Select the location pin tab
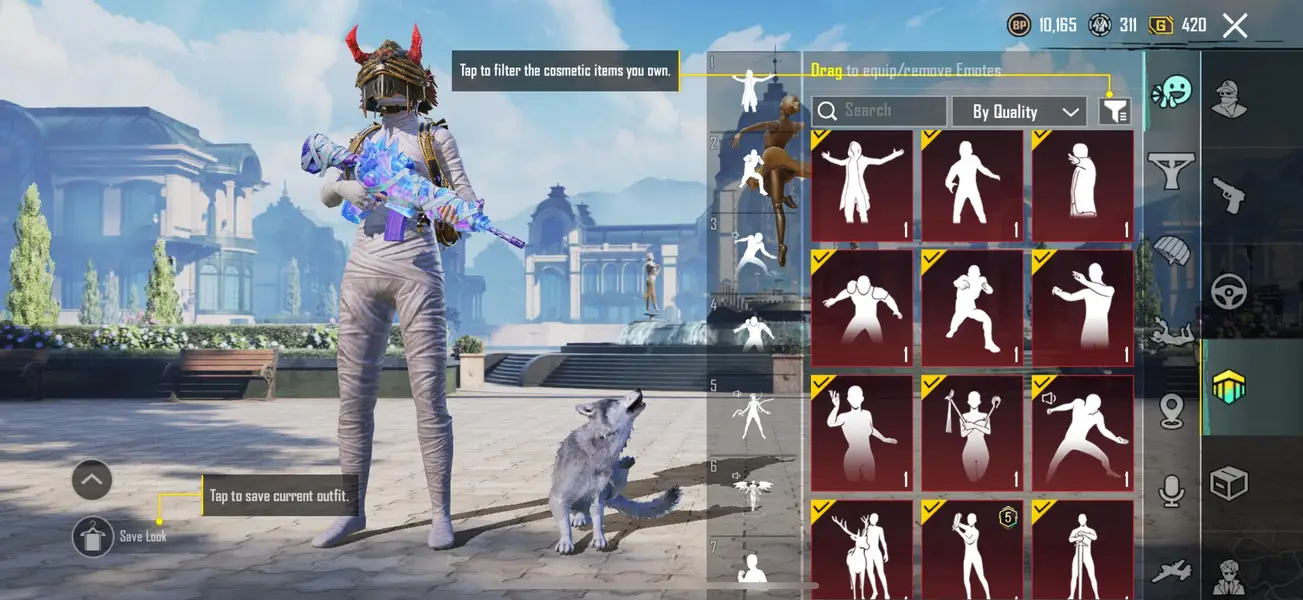 [1171, 410]
